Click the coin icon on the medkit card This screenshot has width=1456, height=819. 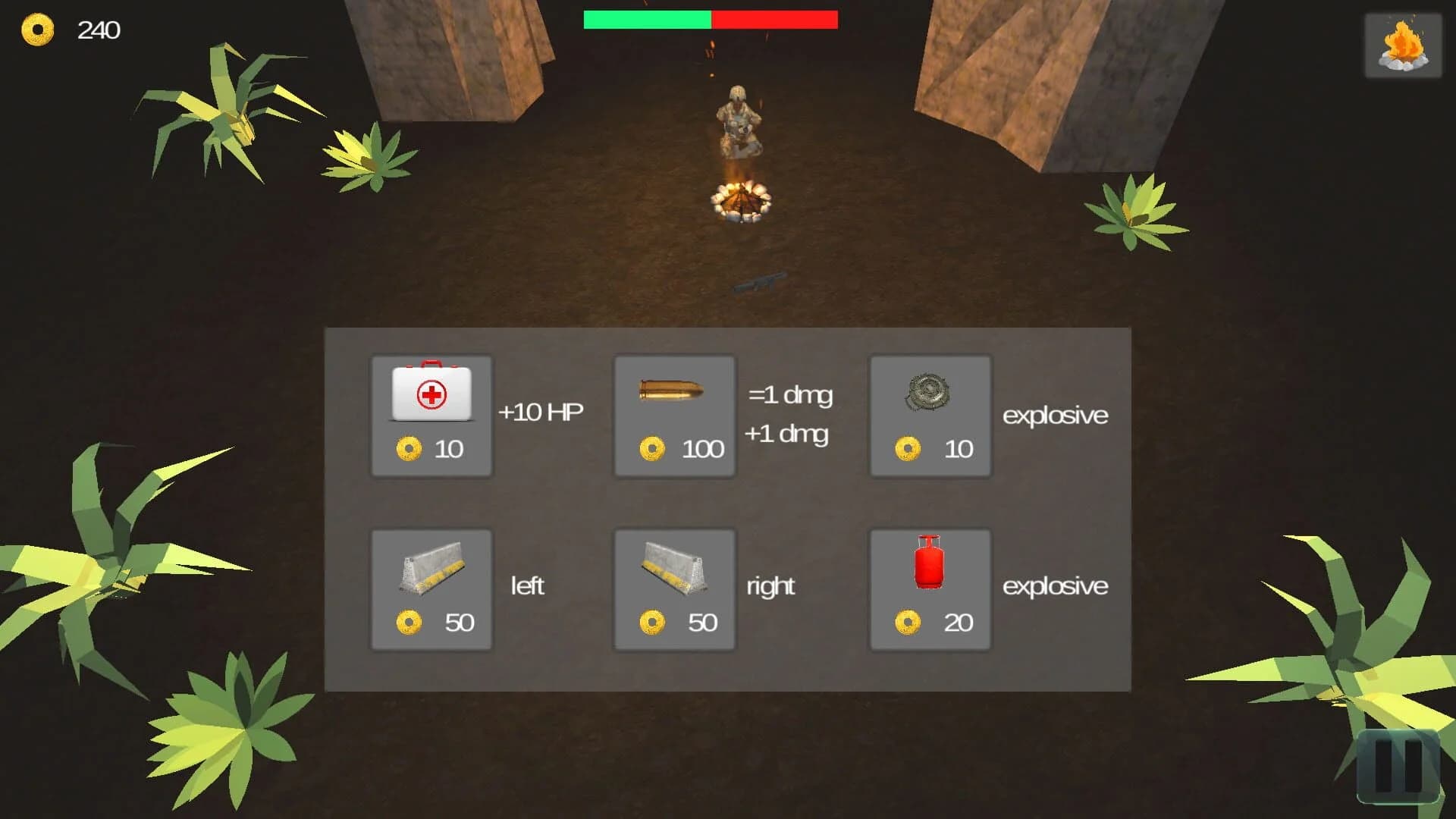pos(410,448)
